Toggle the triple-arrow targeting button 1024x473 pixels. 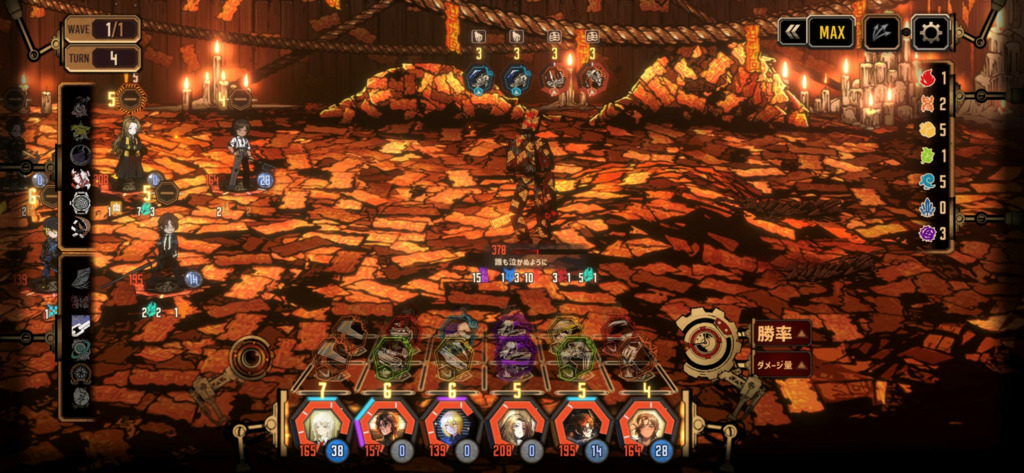(x=881, y=32)
